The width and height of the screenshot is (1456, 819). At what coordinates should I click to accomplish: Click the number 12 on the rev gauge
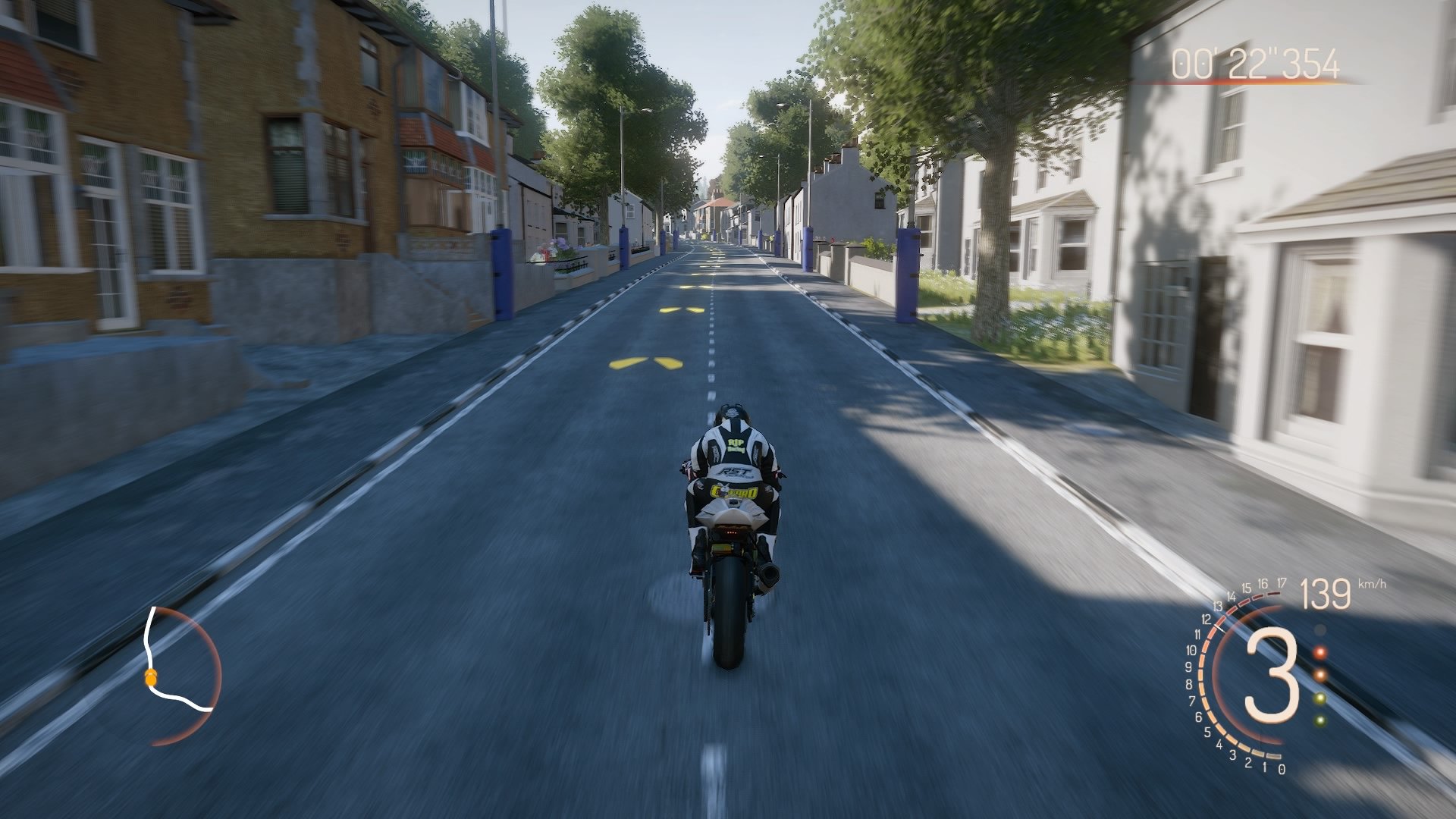[x=1206, y=620]
